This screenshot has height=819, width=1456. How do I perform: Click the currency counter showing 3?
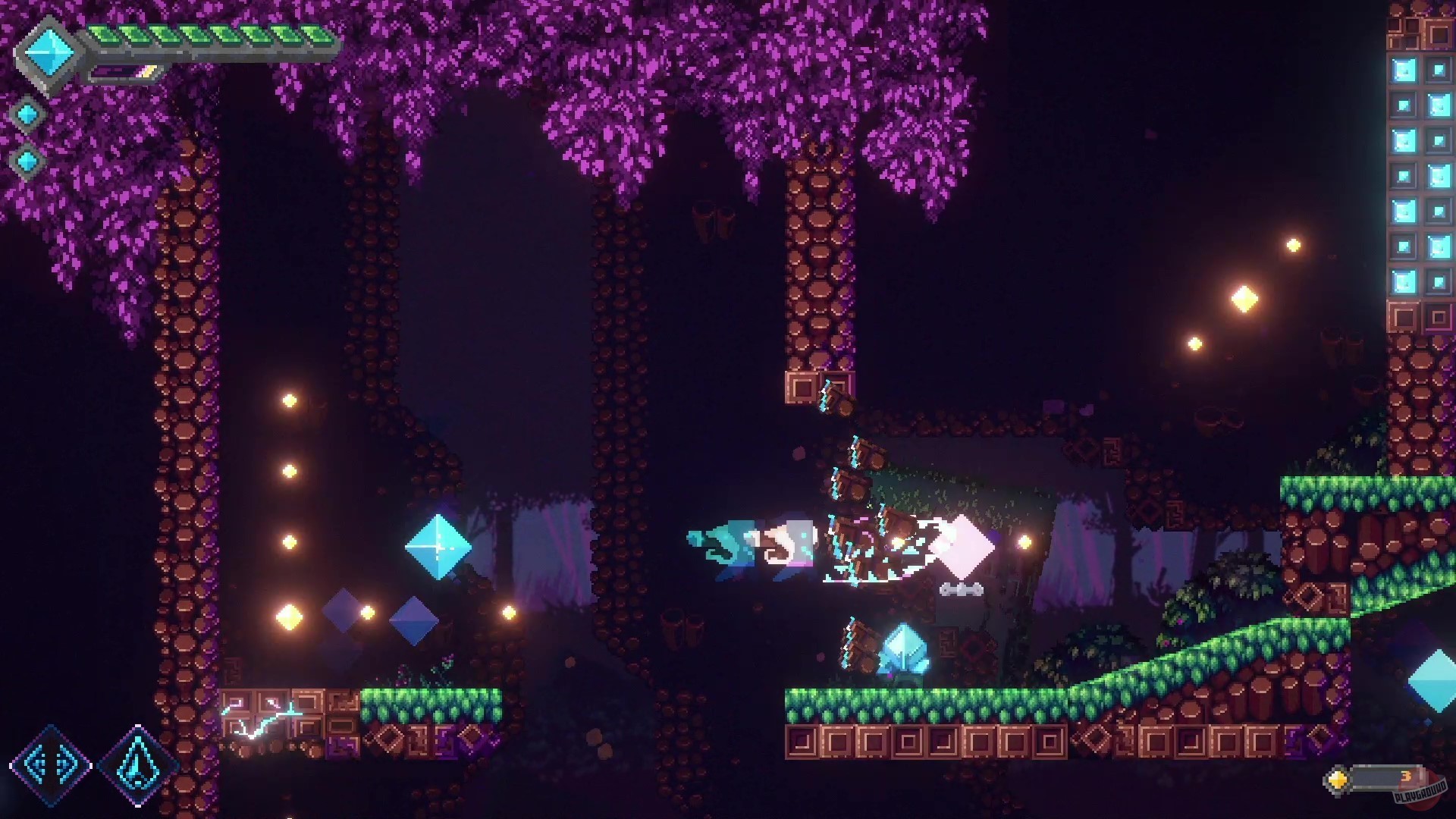(1407, 777)
